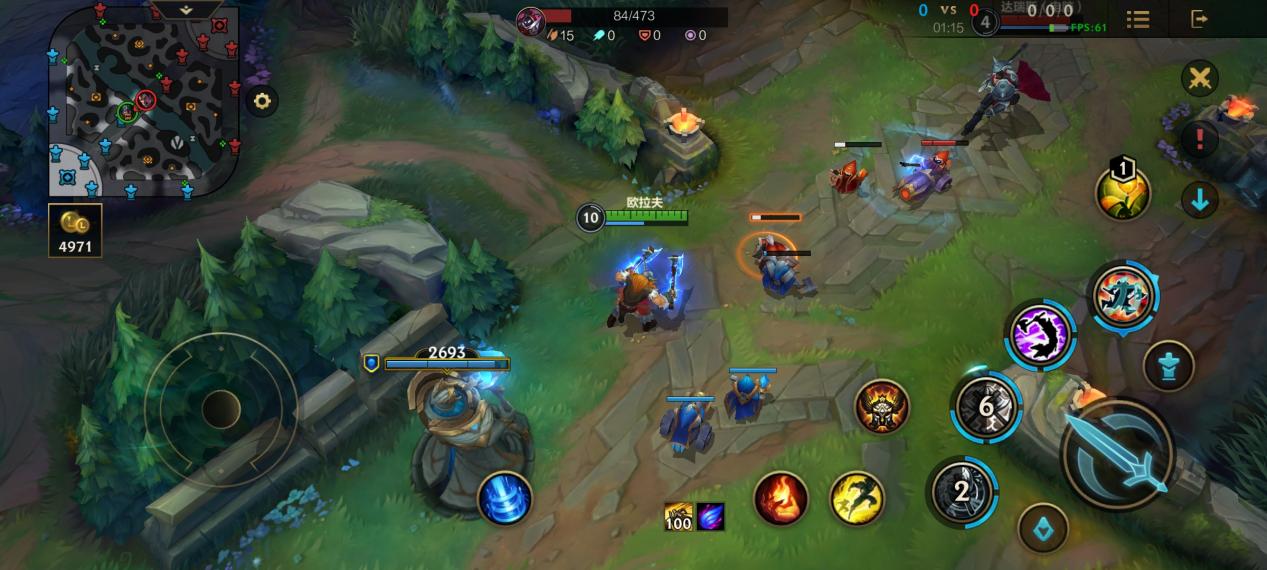This screenshot has width=1267, height=570.
Task: Tap the target-tower attack button
Action: pyautogui.click(x=1169, y=365)
